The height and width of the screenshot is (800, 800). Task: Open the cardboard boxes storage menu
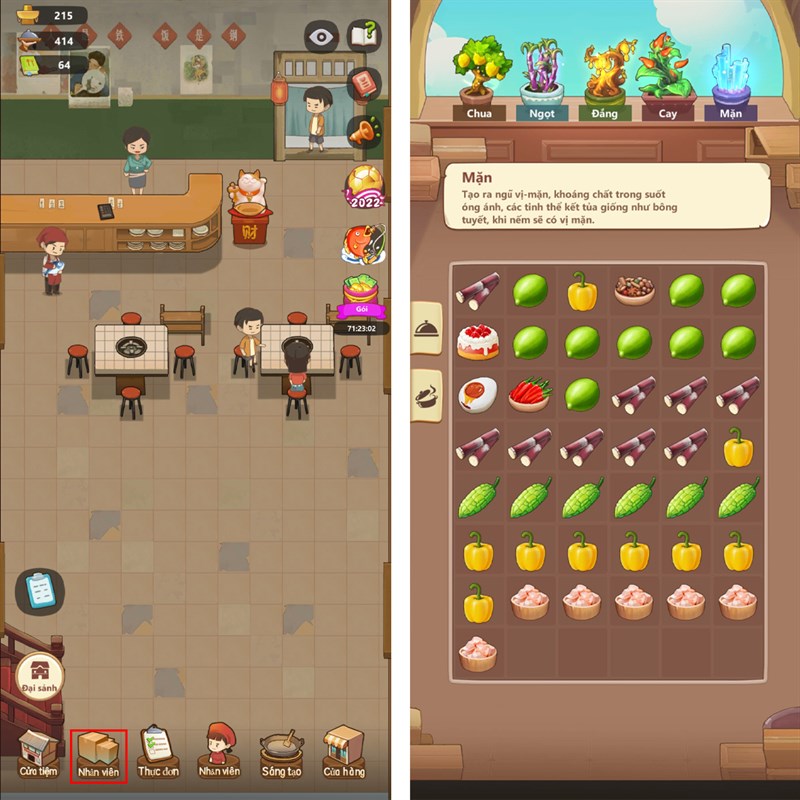click(98, 752)
